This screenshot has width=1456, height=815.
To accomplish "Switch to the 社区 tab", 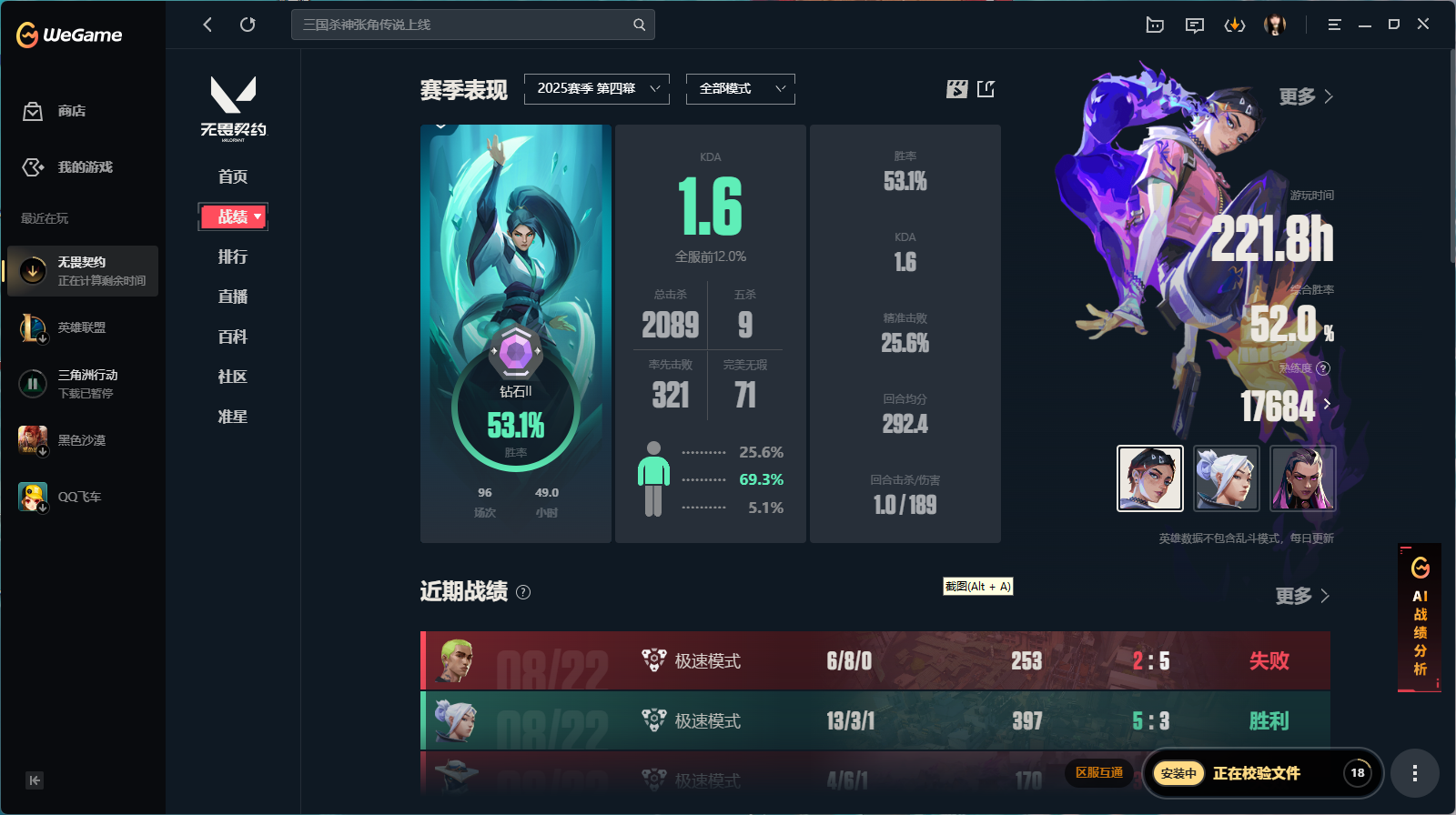I will click(232, 377).
